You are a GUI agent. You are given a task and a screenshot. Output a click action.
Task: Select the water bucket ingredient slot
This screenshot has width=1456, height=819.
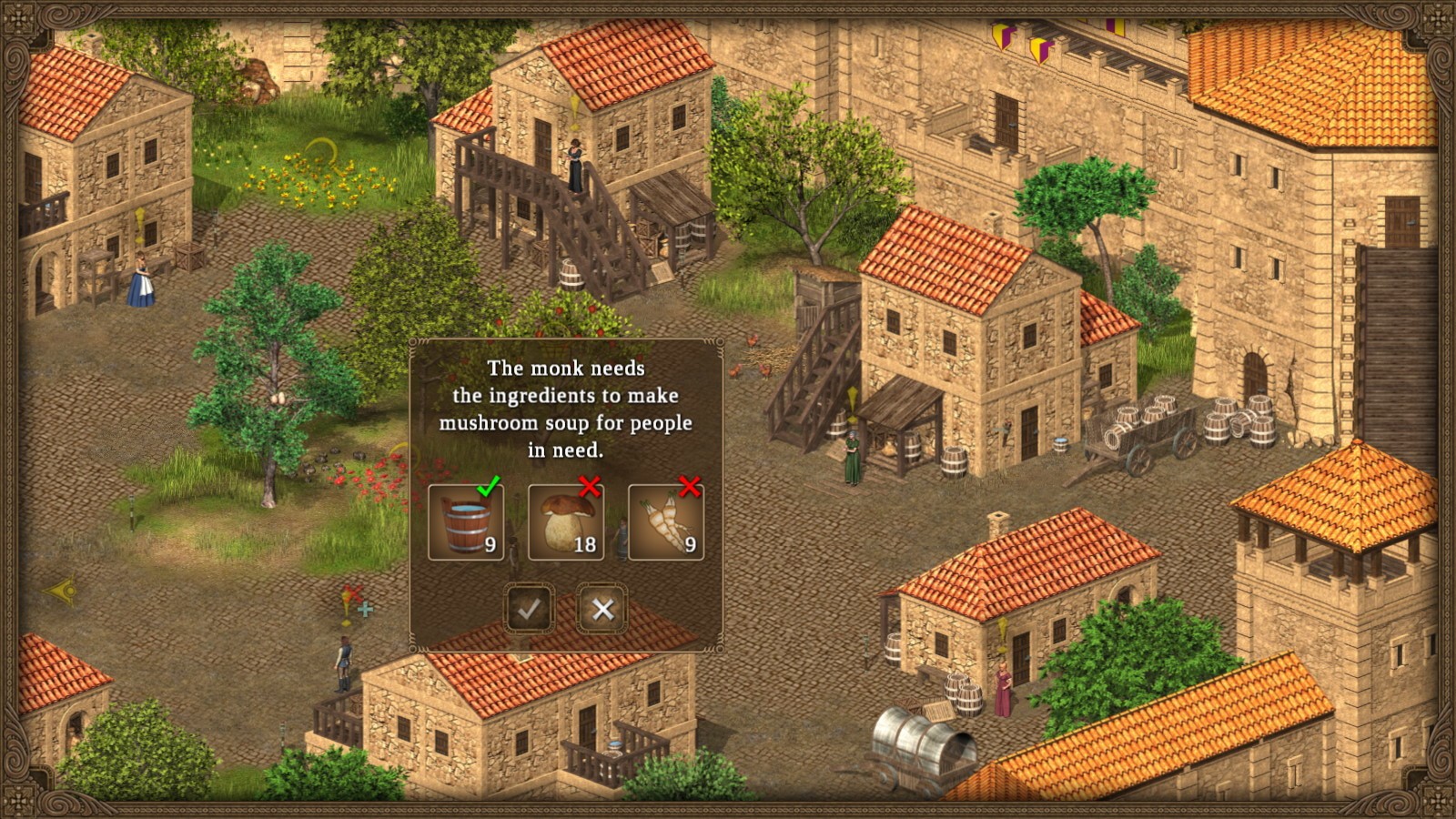point(464,521)
